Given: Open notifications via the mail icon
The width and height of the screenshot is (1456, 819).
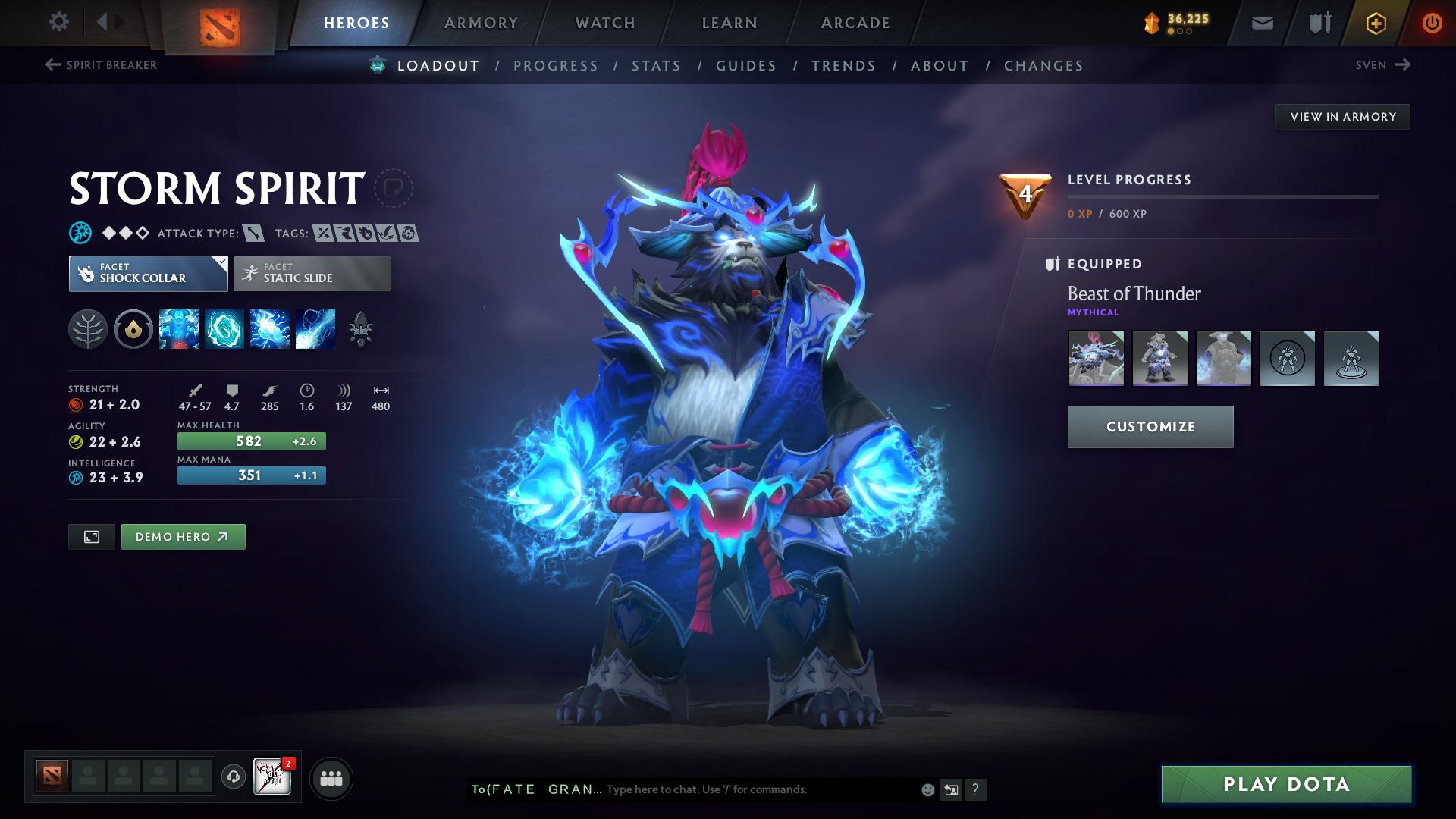Looking at the screenshot, I should point(1261,23).
